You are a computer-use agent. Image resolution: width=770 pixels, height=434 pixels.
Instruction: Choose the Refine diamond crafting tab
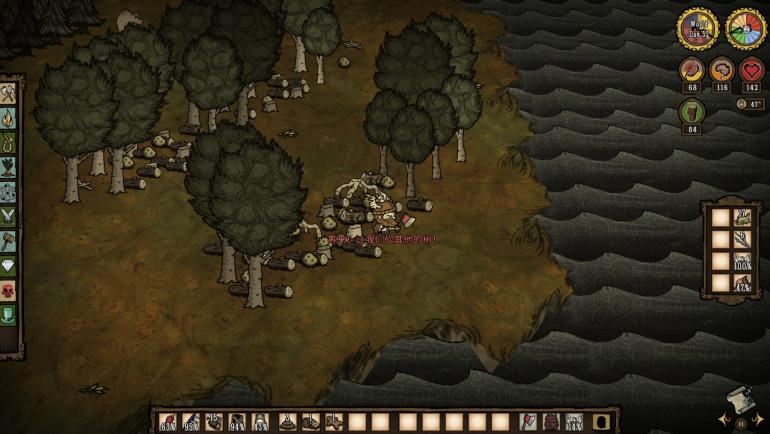[x=9, y=265]
